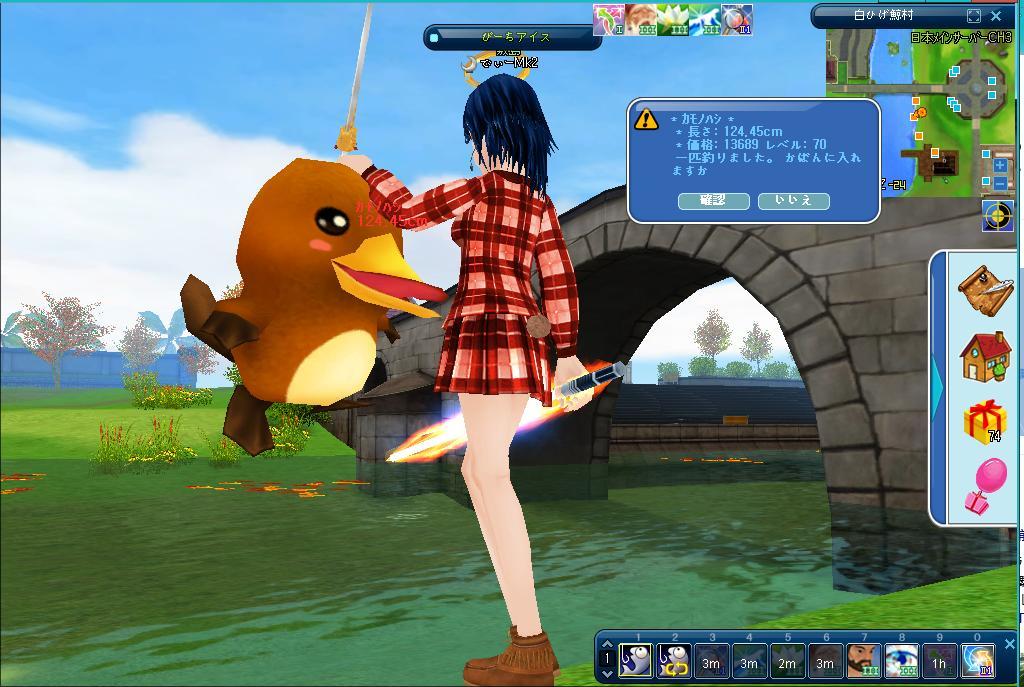Use the blue swirl skill in slot 0
Viewport: 1024px width, 687px height.
[x=977, y=661]
